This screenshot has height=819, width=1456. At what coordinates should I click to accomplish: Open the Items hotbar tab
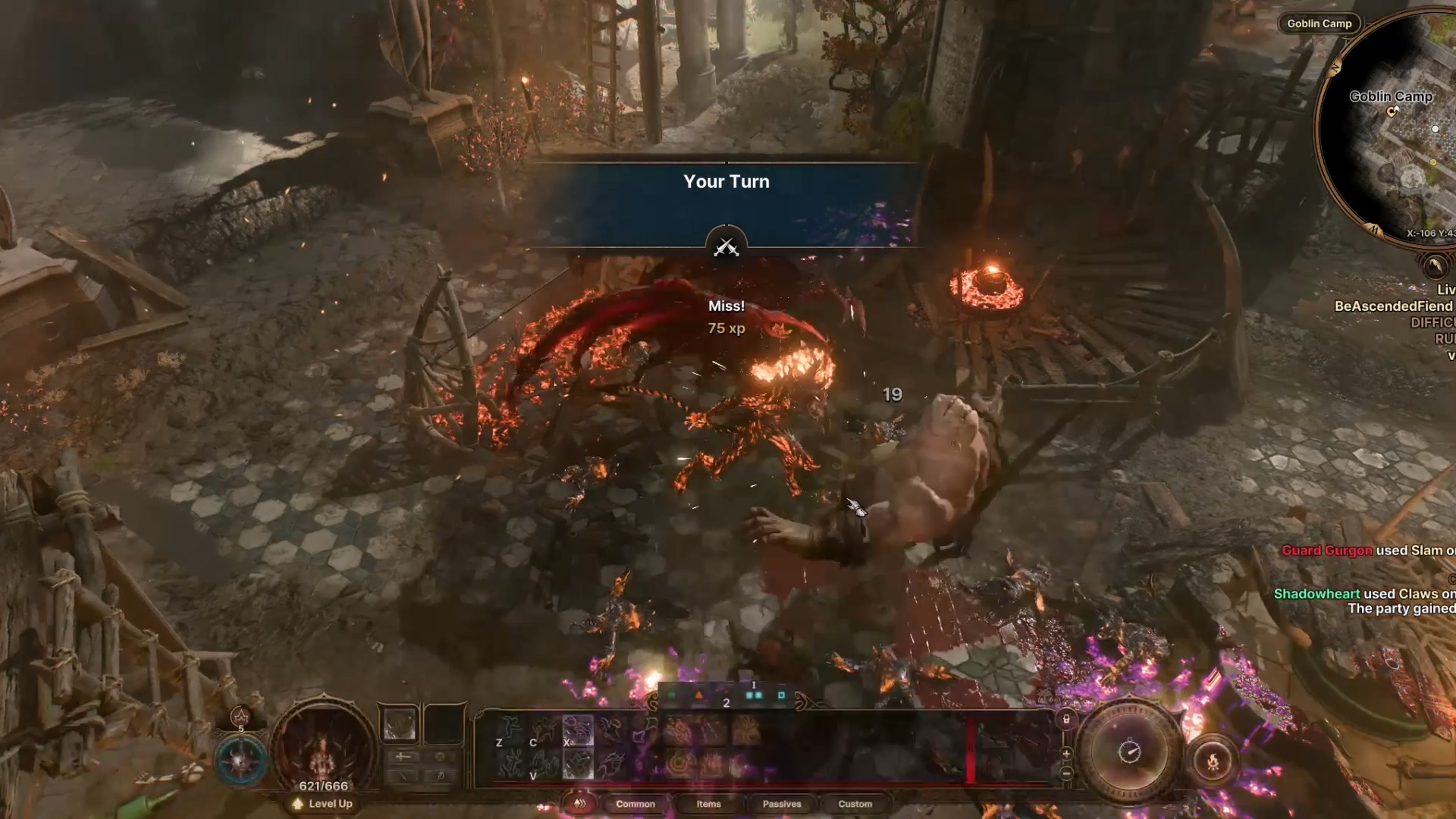click(708, 804)
